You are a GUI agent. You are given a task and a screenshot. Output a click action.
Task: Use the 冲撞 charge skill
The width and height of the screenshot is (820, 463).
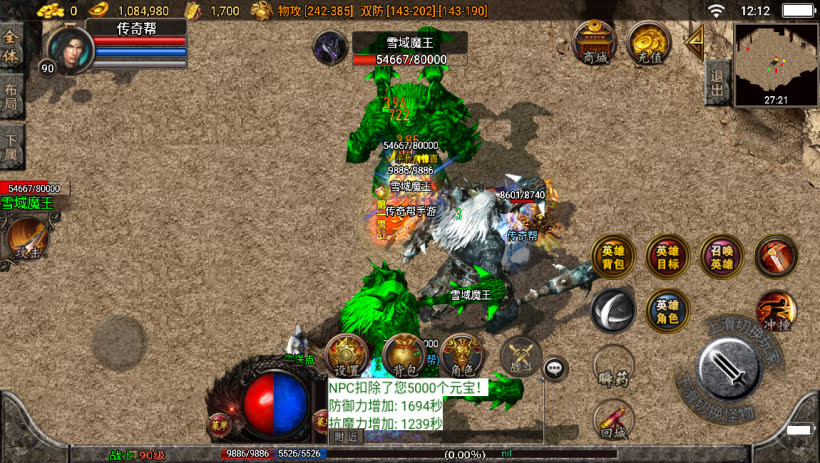pyautogui.click(x=775, y=310)
